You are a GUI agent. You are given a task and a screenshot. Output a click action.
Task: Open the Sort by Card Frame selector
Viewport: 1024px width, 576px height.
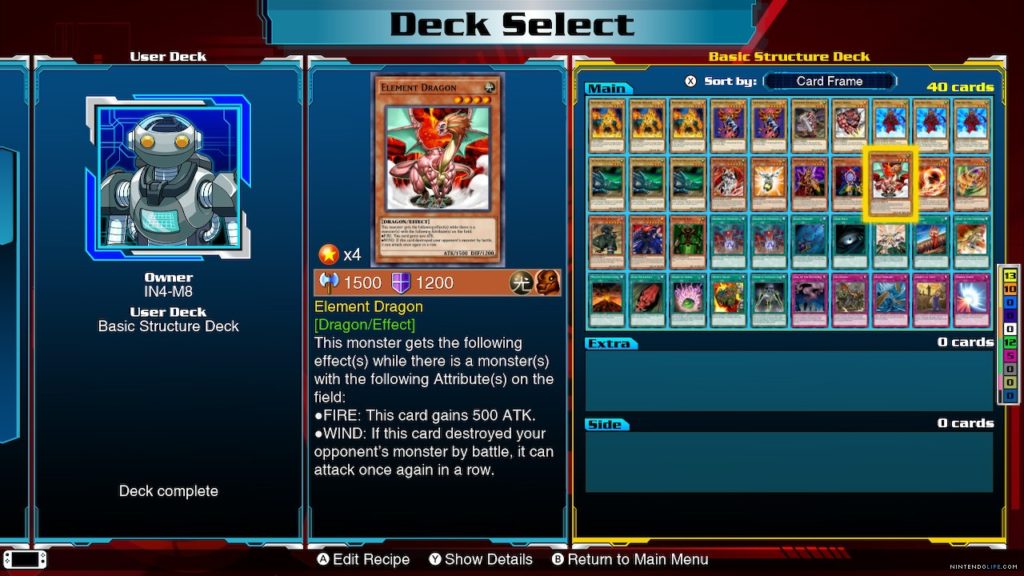pyautogui.click(x=829, y=81)
